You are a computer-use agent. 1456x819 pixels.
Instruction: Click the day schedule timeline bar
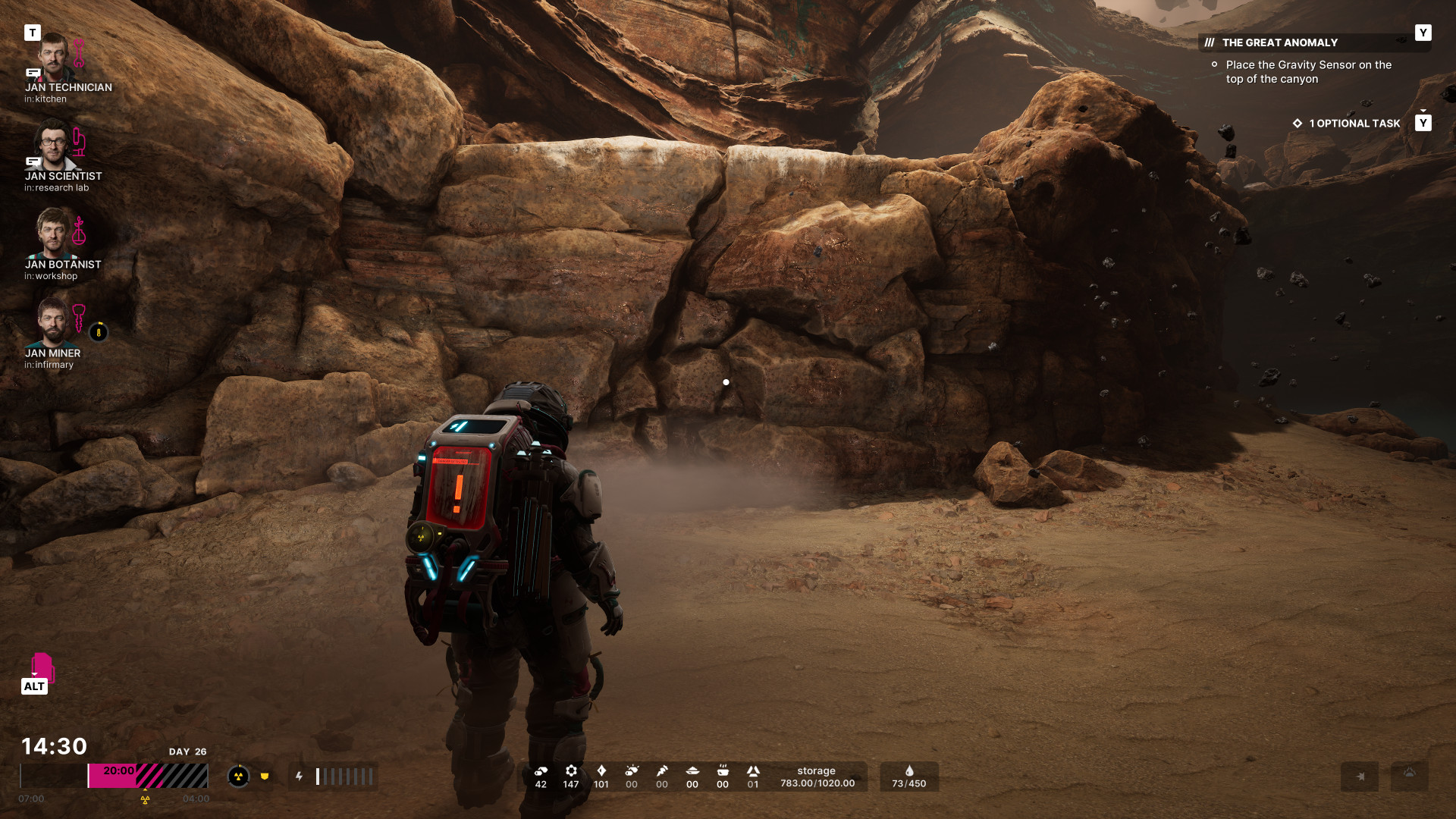114,777
